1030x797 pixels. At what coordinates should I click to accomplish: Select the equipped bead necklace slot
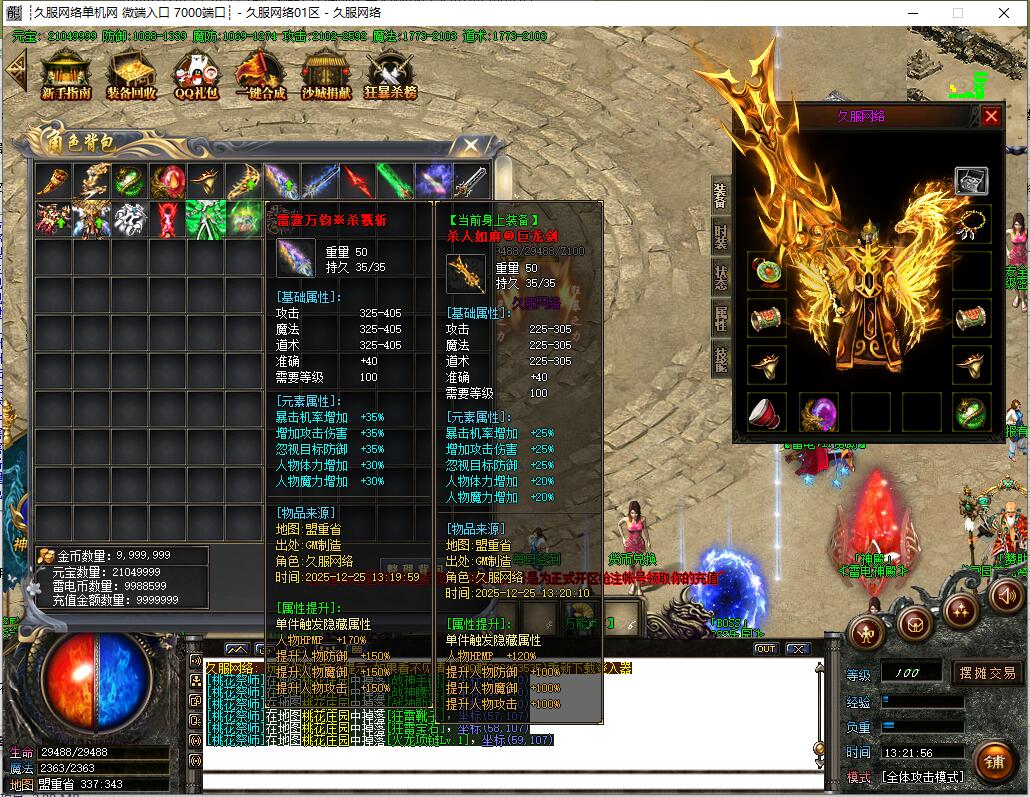click(x=971, y=226)
